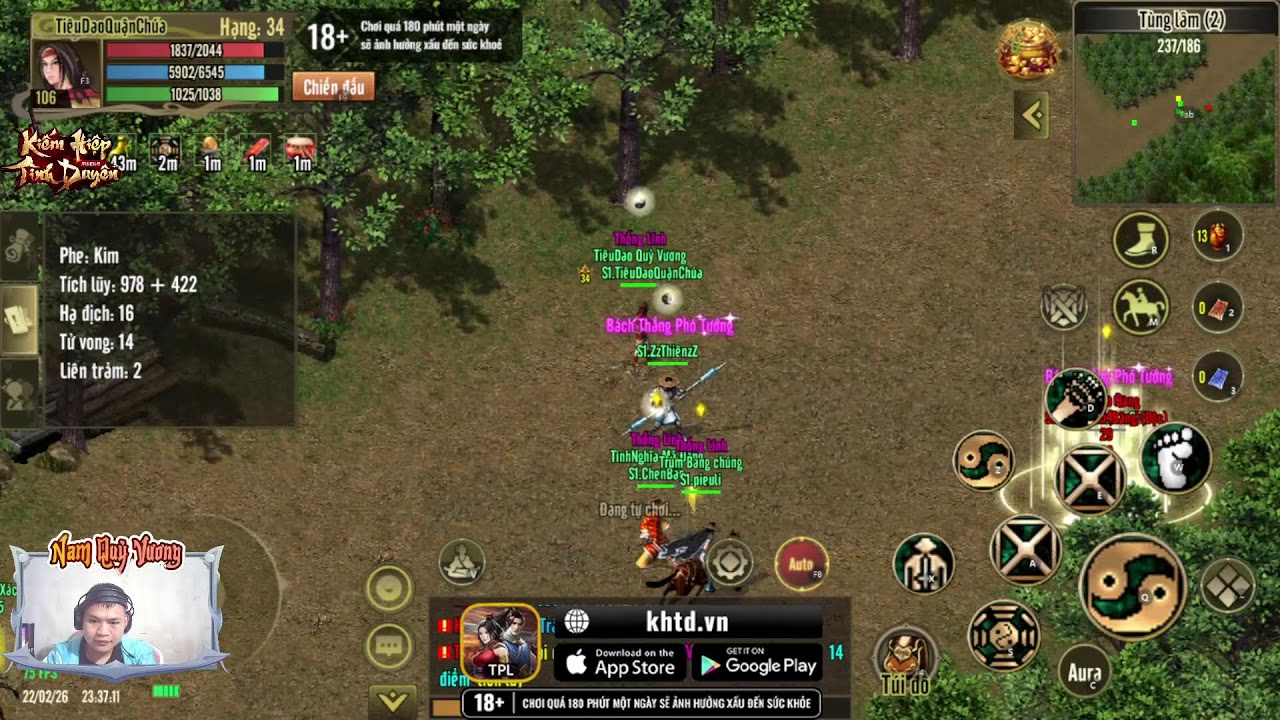Toggle Auto combat mode
This screenshot has width=1280, height=720.
(x=801, y=564)
